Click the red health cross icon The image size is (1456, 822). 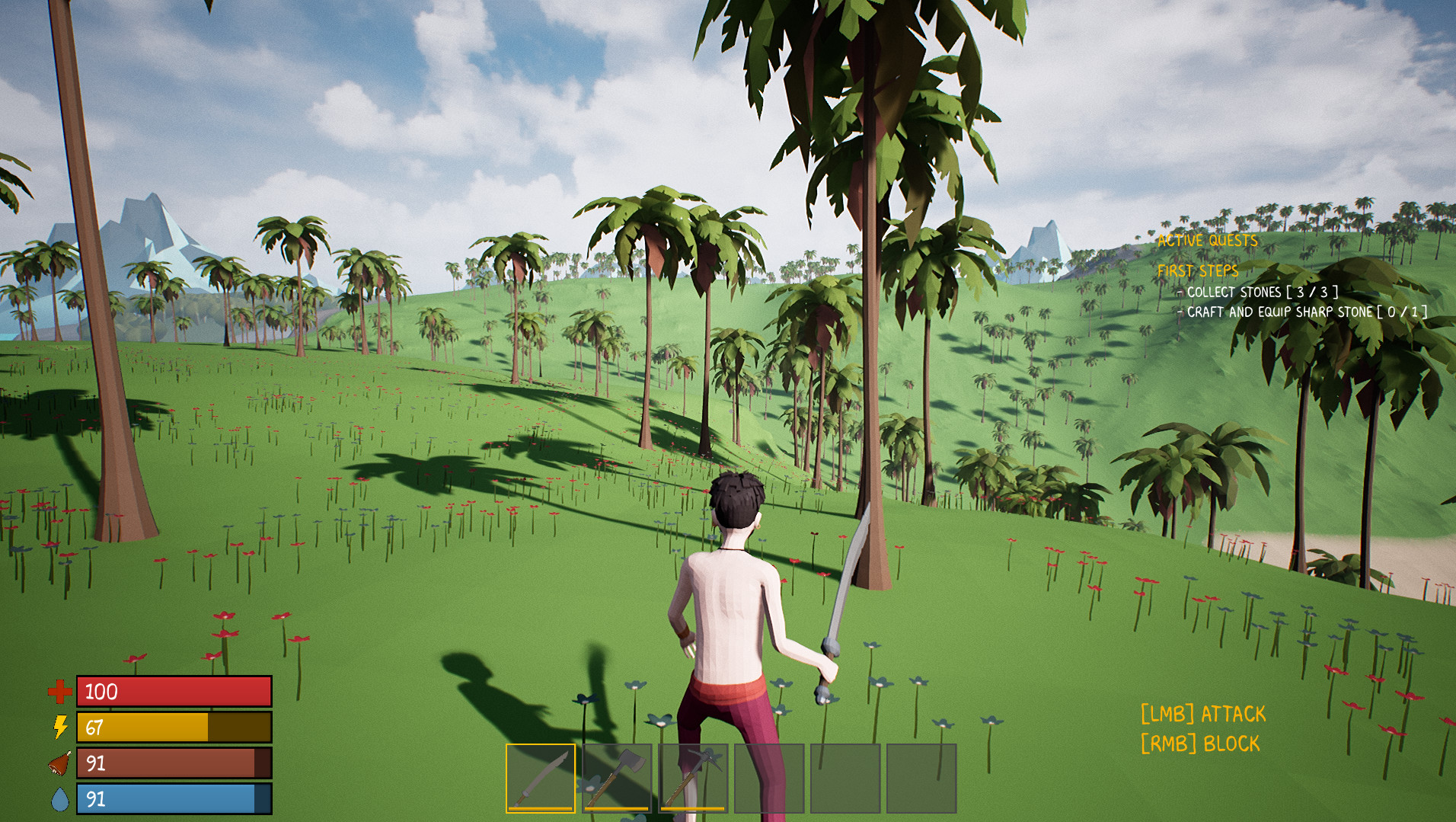pos(59,692)
